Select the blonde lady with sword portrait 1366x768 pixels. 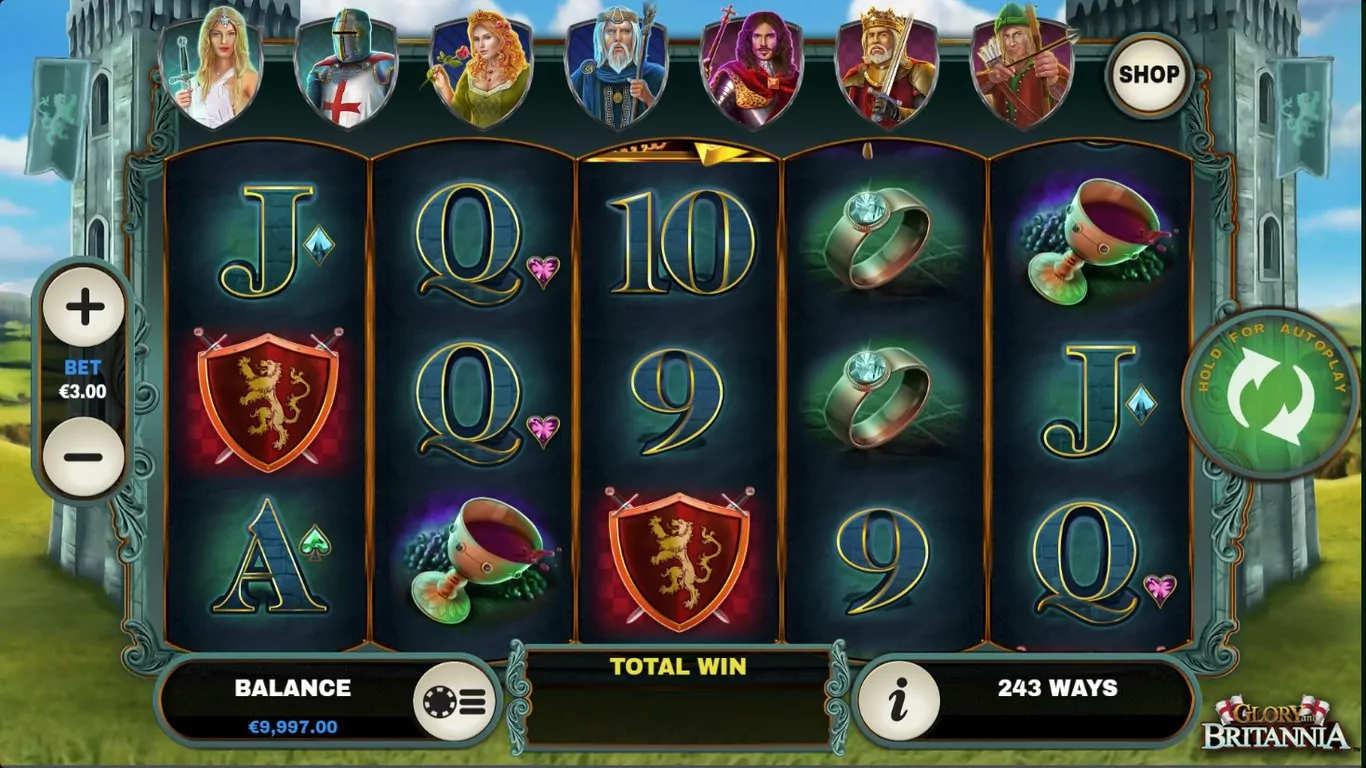(211, 72)
